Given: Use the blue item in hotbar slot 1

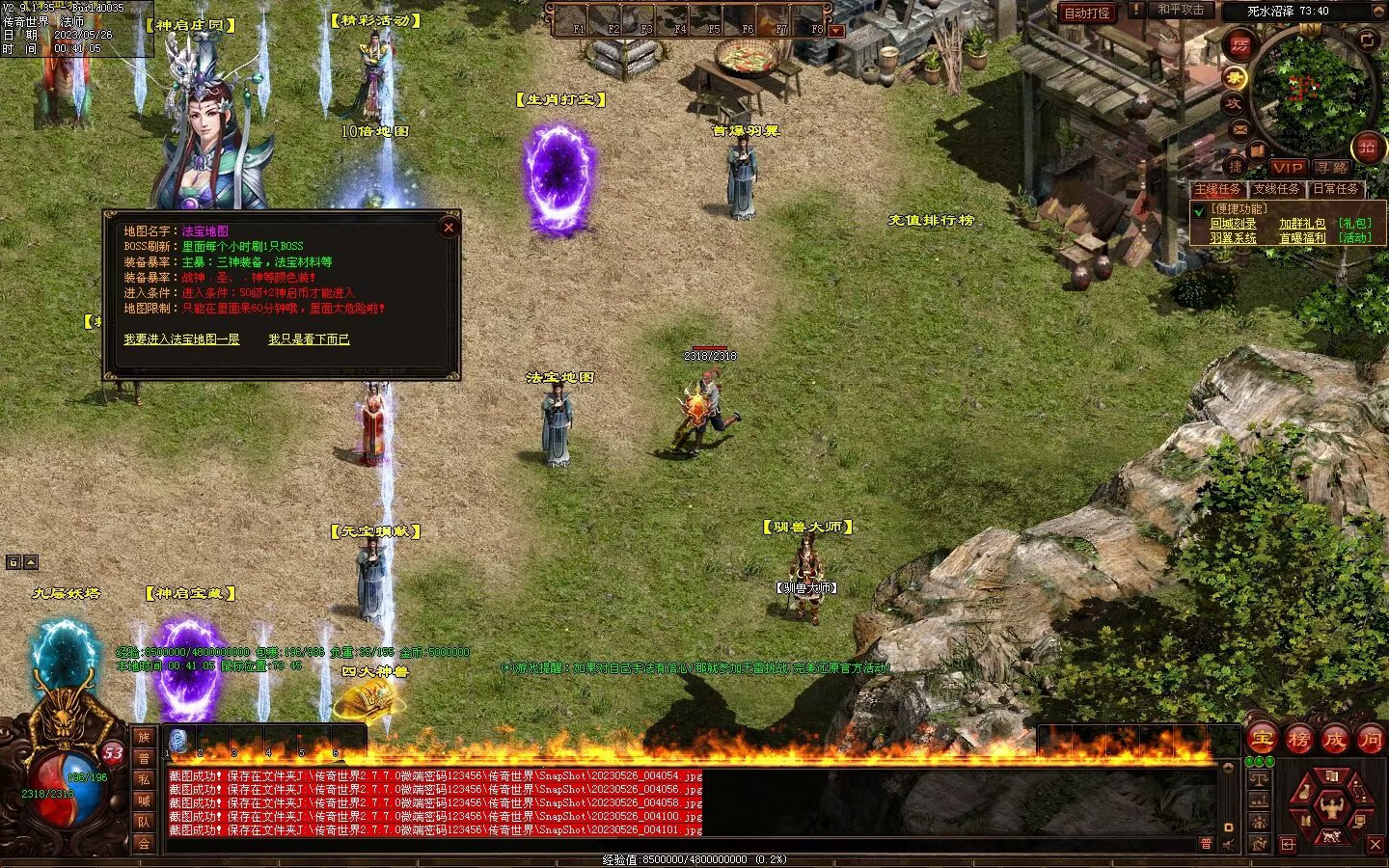Looking at the screenshot, I should tap(178, 741).
